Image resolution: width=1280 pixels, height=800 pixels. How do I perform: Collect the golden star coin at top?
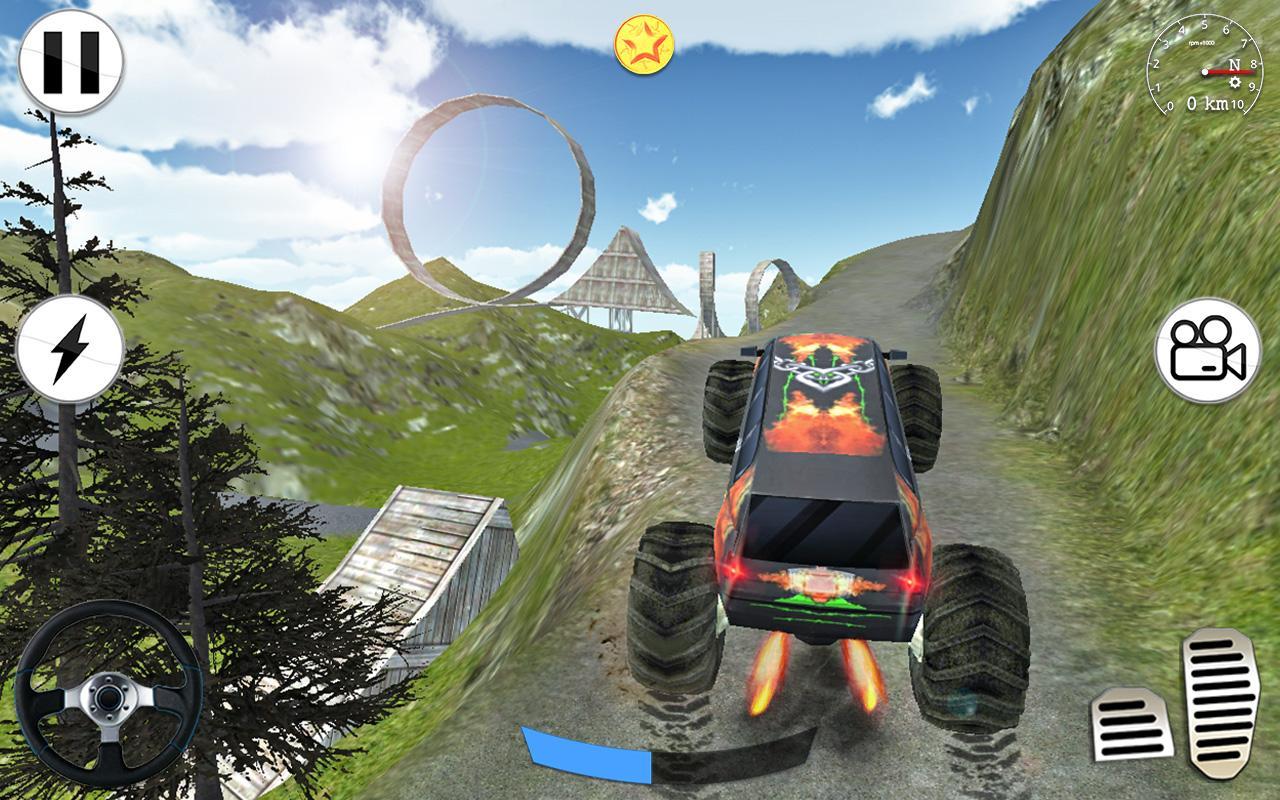pos(644,46)
